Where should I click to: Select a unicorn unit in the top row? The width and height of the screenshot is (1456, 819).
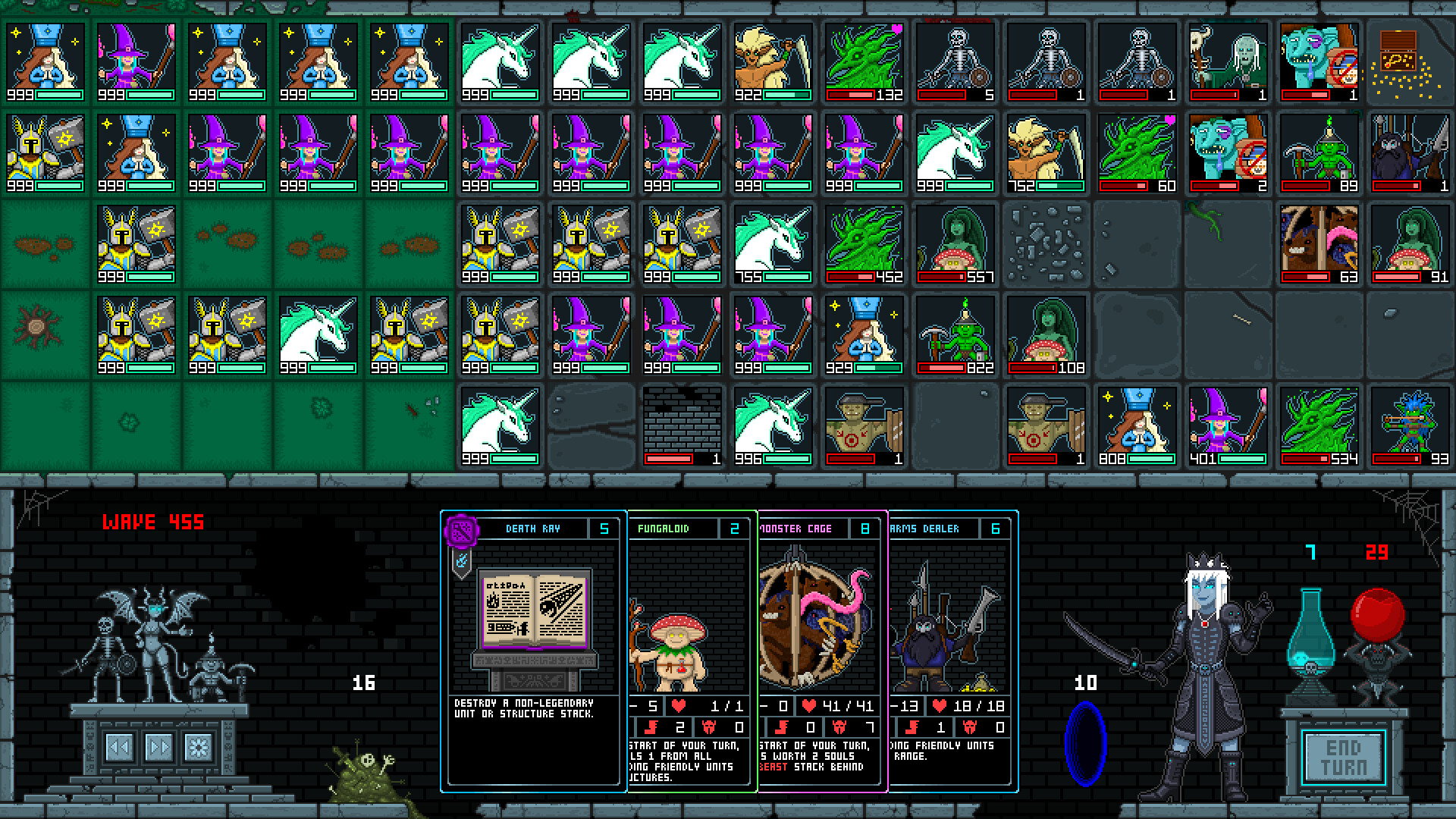pyautogui.click(x=499, y=61)
